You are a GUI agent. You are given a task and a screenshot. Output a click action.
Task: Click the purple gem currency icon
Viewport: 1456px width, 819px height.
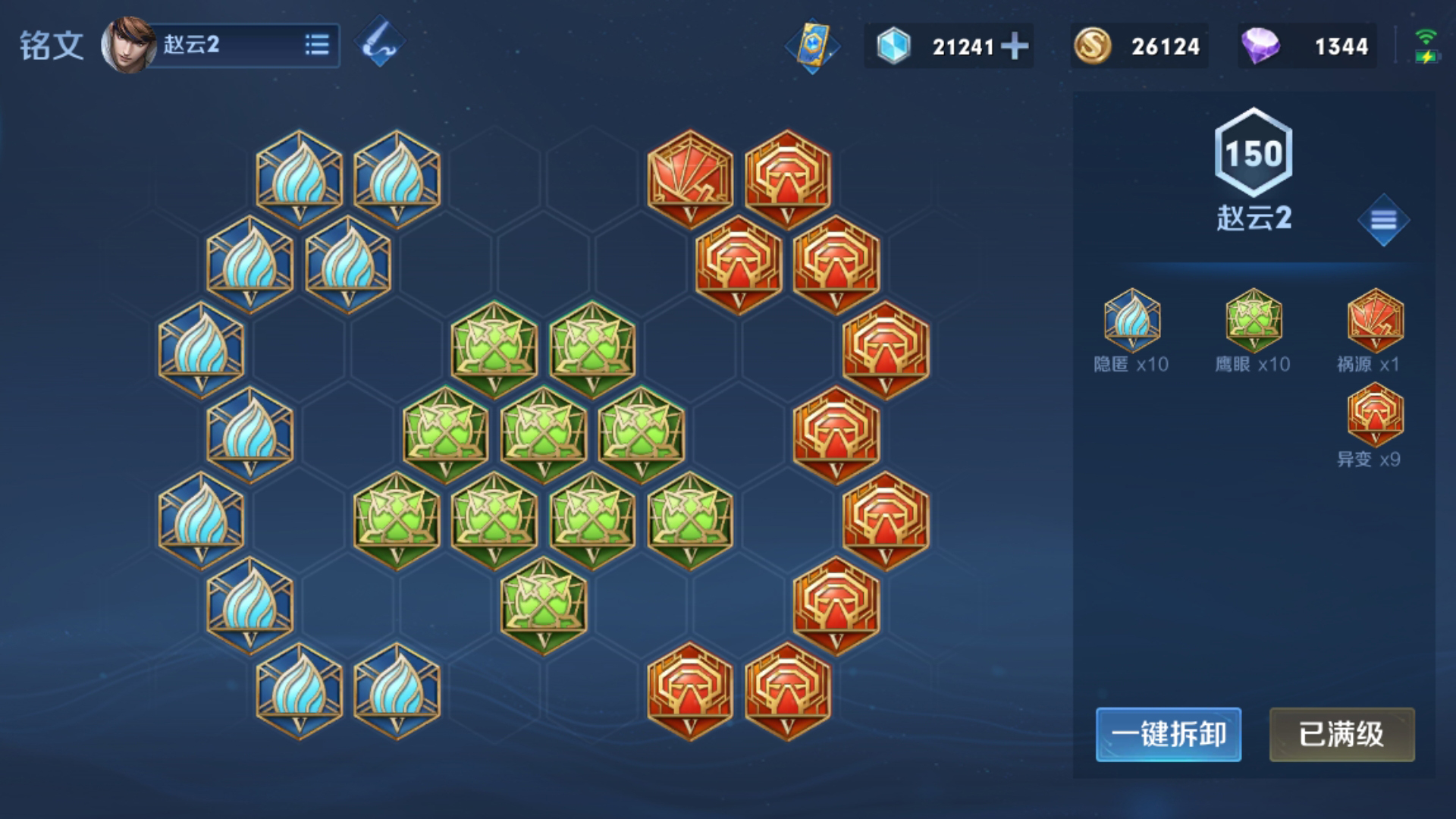(x=1260, y=46)
